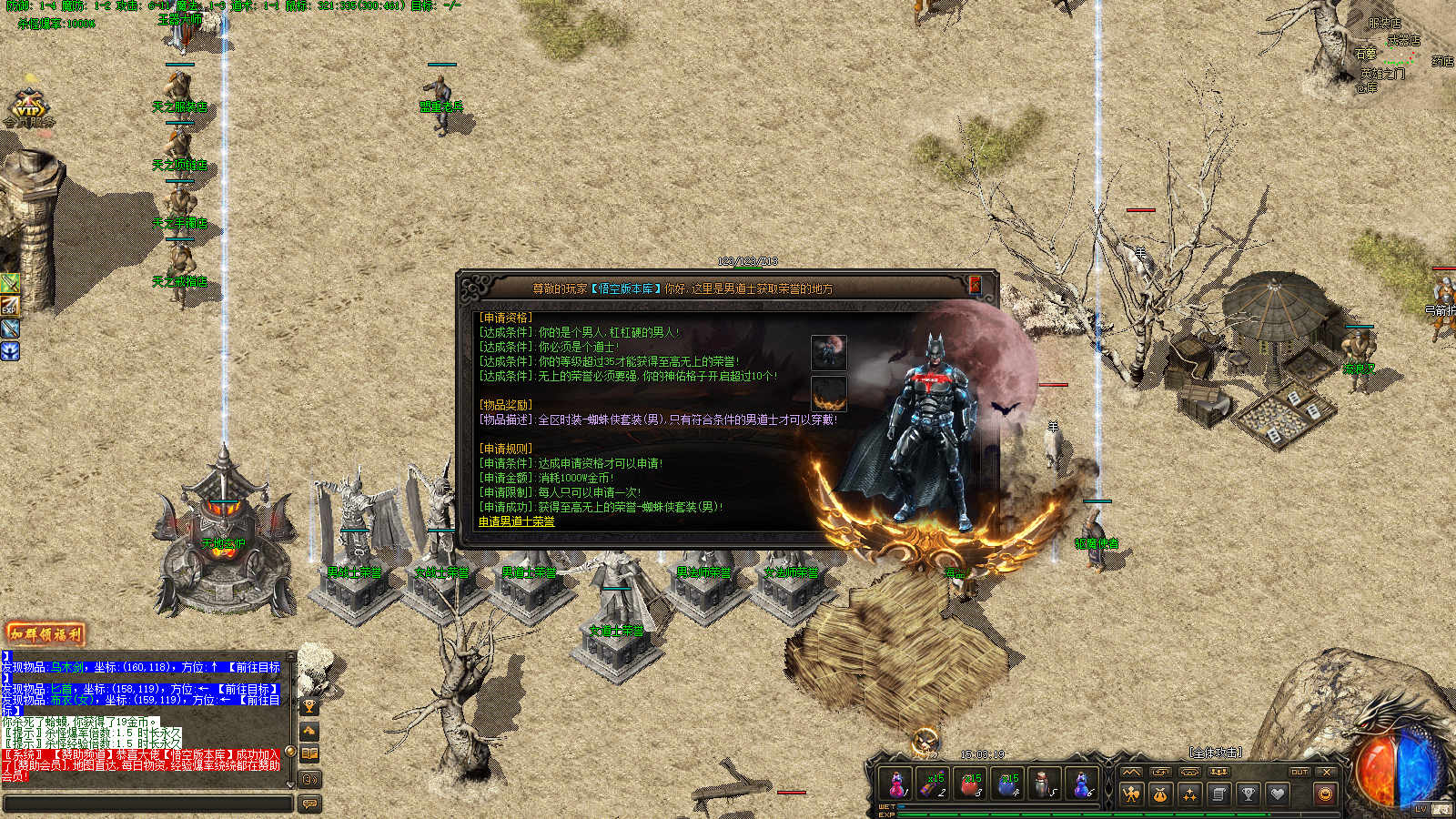The width and height of the screenshot is (1456, 819).
Task: Open the trophy ranking icon in bottom bar
Action: coord(1249,794)
